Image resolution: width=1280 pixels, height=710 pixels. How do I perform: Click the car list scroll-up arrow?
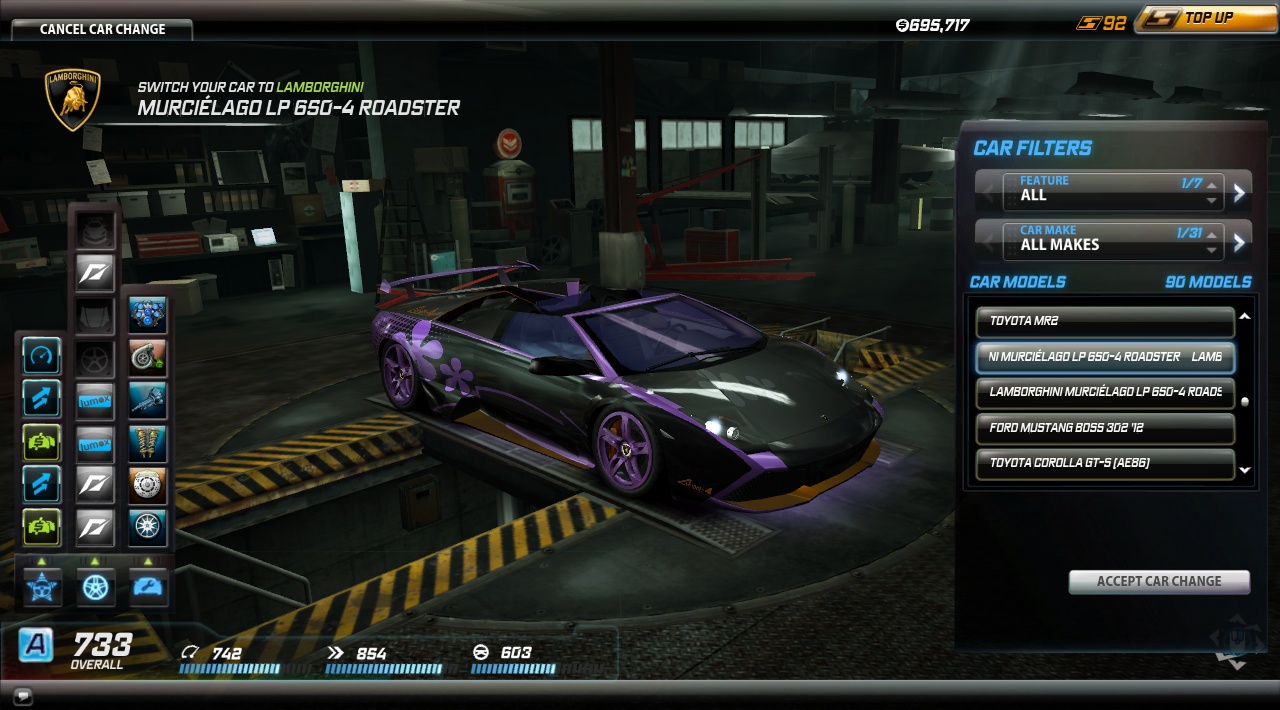(x=1245, y=317)
